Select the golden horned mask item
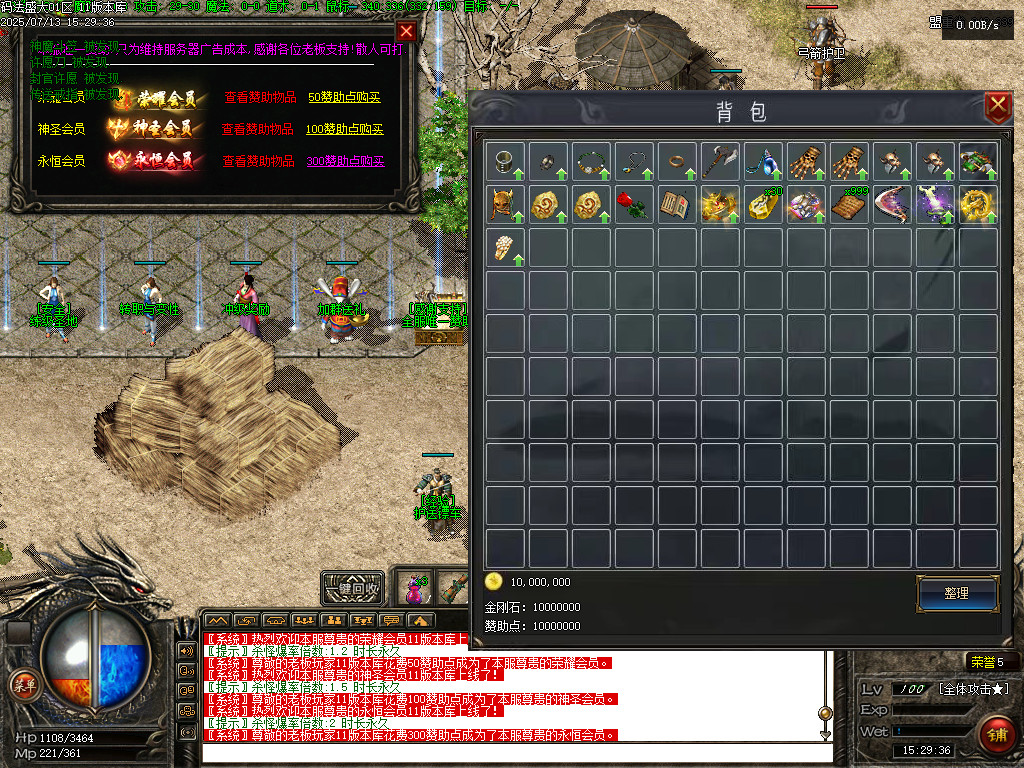The width and height of the screenshot is (1024, 768). coord(505,204)
